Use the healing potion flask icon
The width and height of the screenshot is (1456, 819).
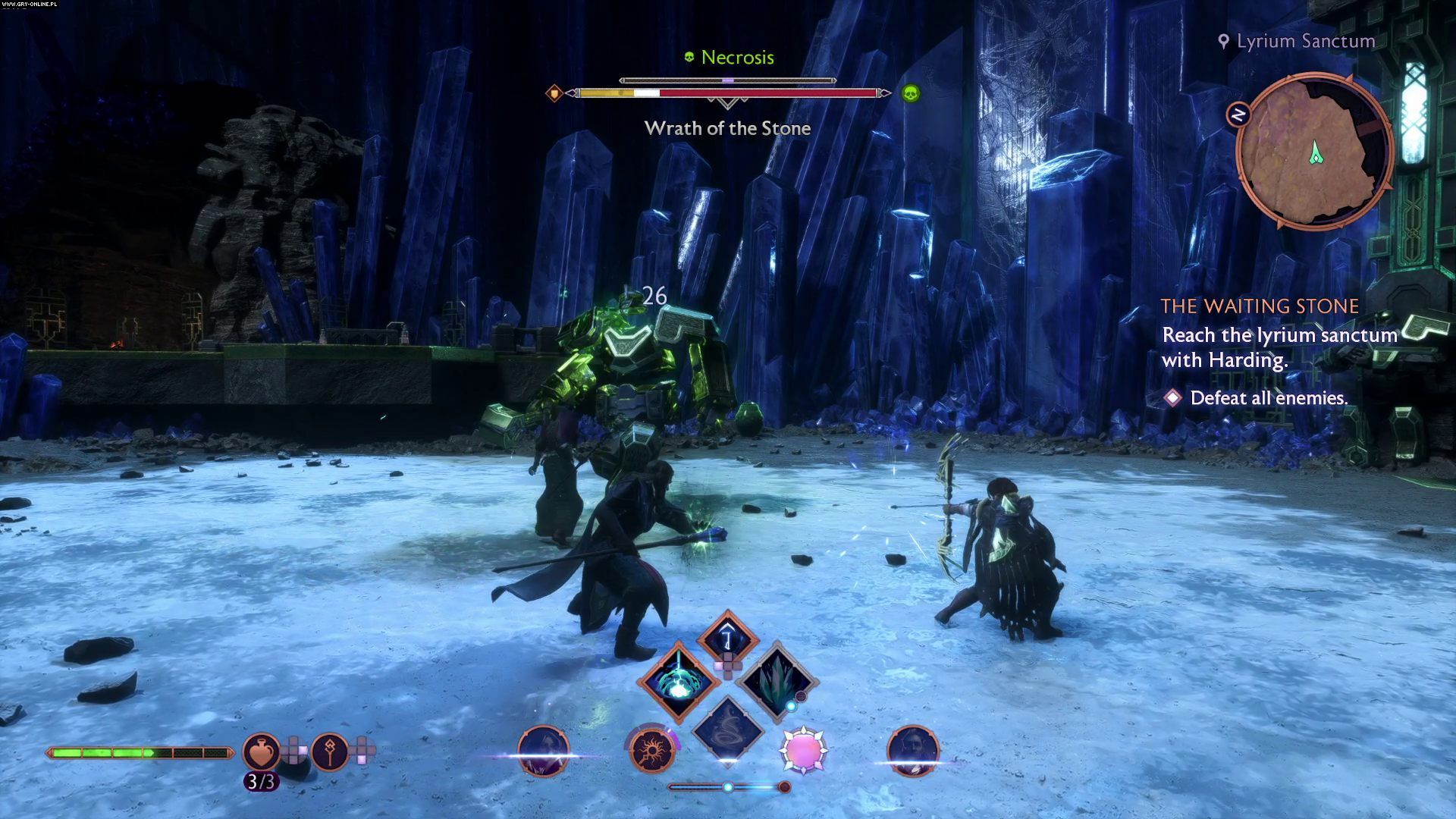click(x=262, y=751)
